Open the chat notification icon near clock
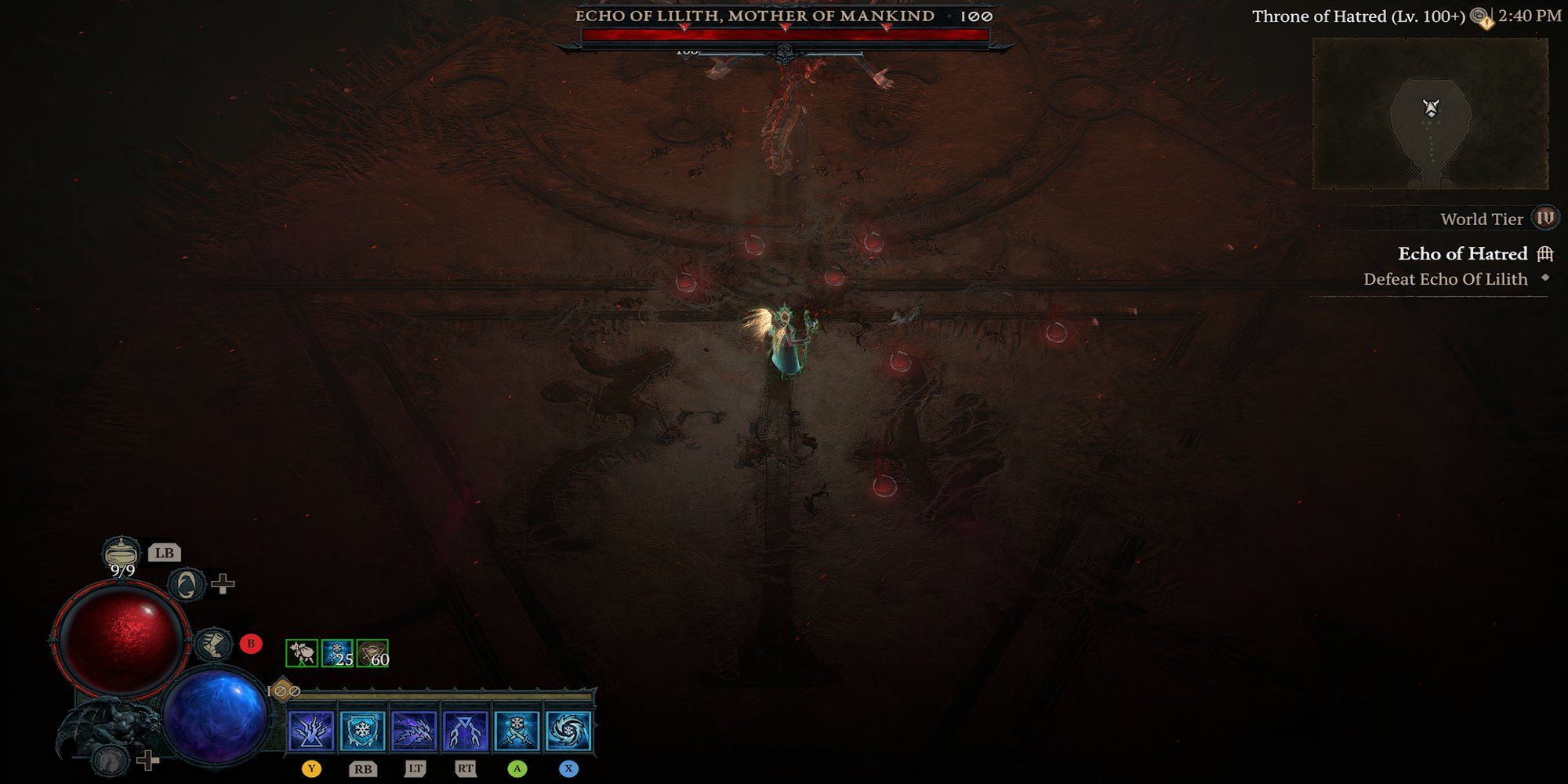 (x=1480, y=17)
